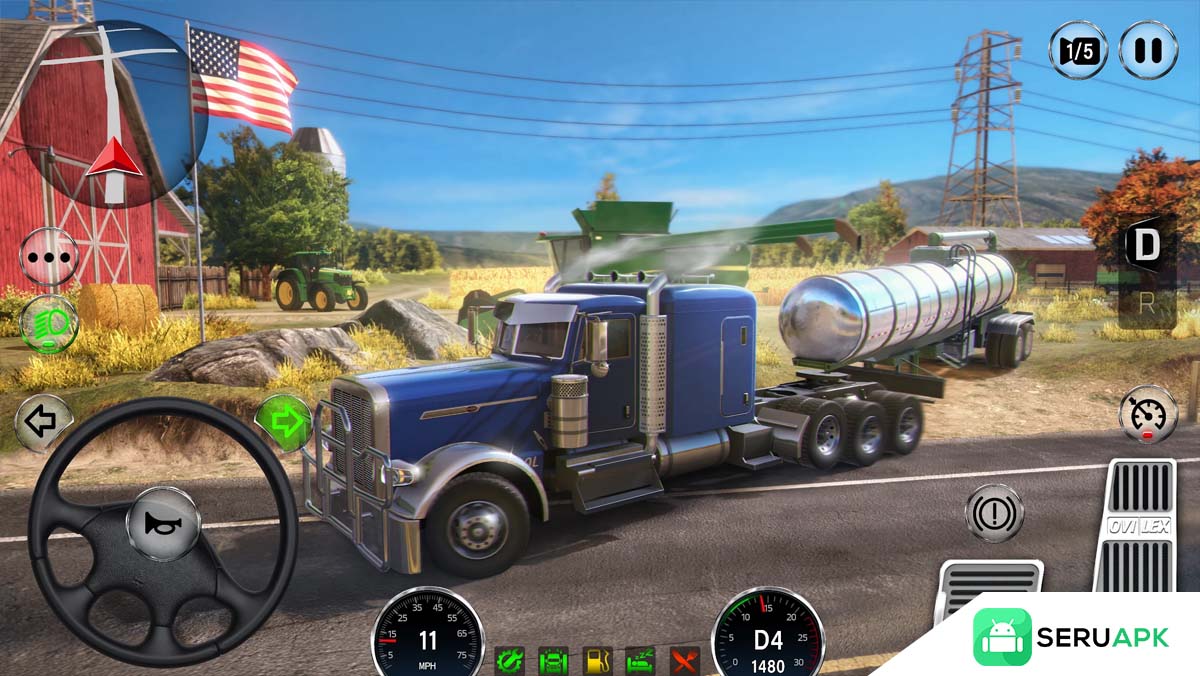Open the three-dots options button
This screenshot has height=676, width=1200.
coord(49,256)
